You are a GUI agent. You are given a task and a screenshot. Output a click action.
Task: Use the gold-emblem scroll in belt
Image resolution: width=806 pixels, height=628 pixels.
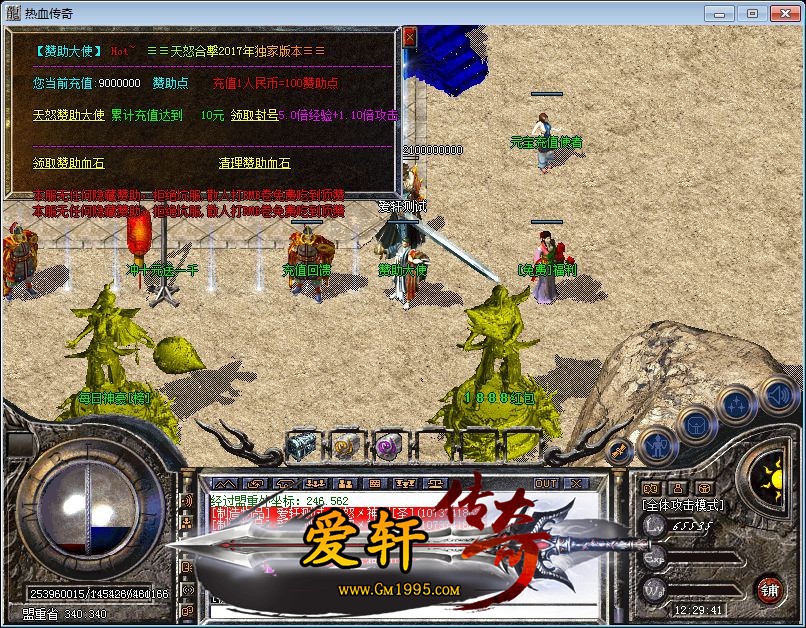343,446
